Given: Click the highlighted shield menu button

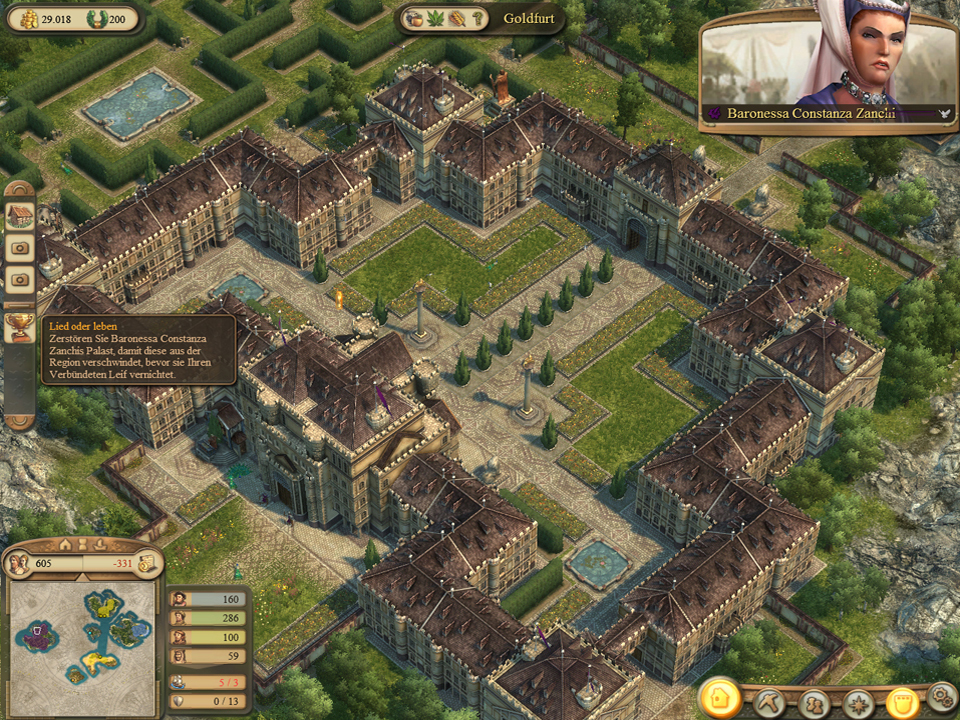Looking at the screenshot, I should click(903, 702).
